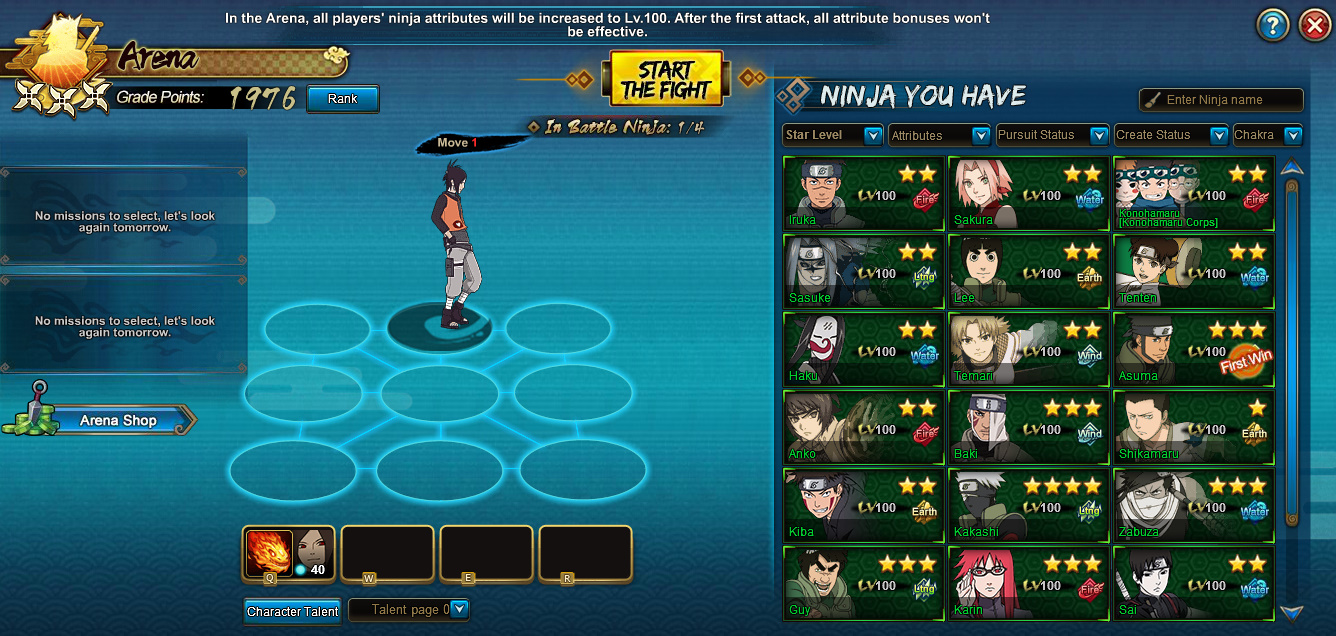Screen dimensions: 1336x636
Task: Close the Arena window
Action: pos(1314,26)
